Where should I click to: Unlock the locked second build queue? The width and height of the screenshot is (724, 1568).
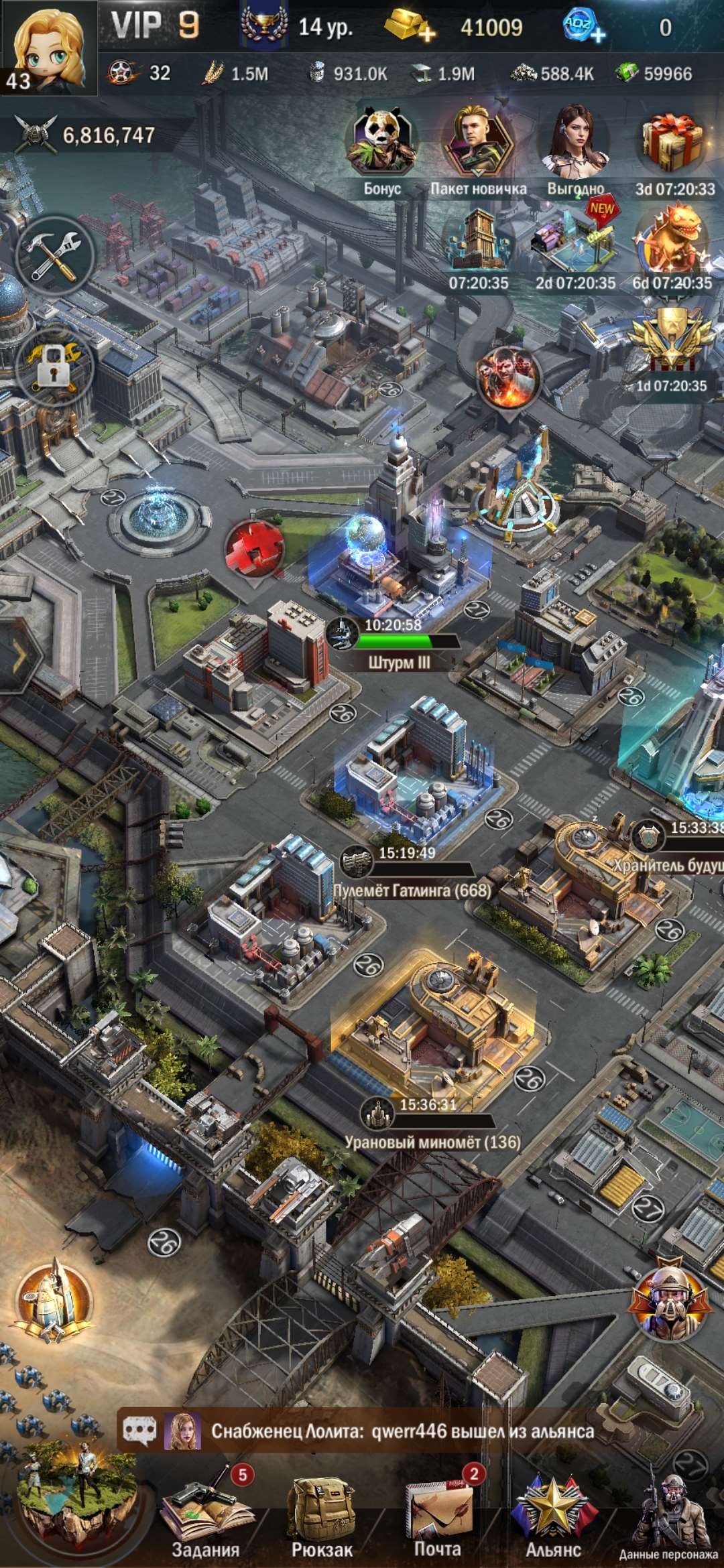click(x=54, y=365)
